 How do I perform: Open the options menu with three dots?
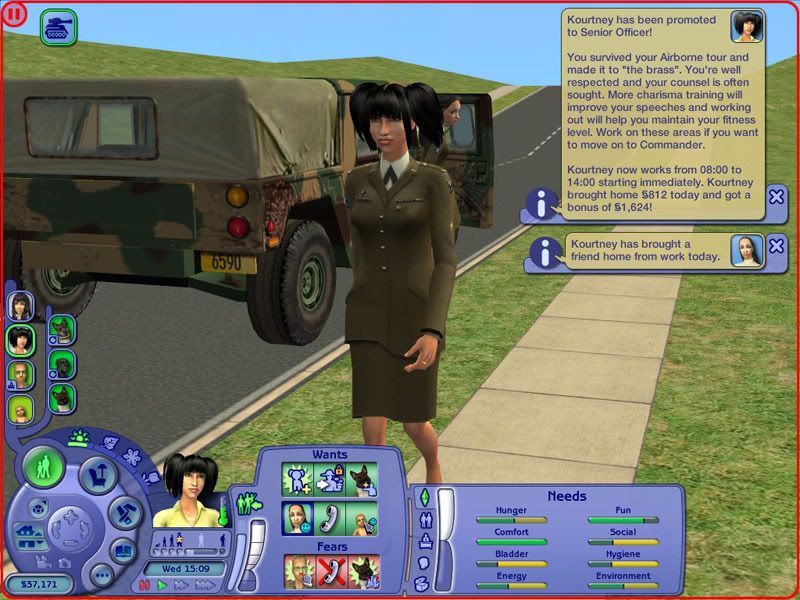coord(101,575)
